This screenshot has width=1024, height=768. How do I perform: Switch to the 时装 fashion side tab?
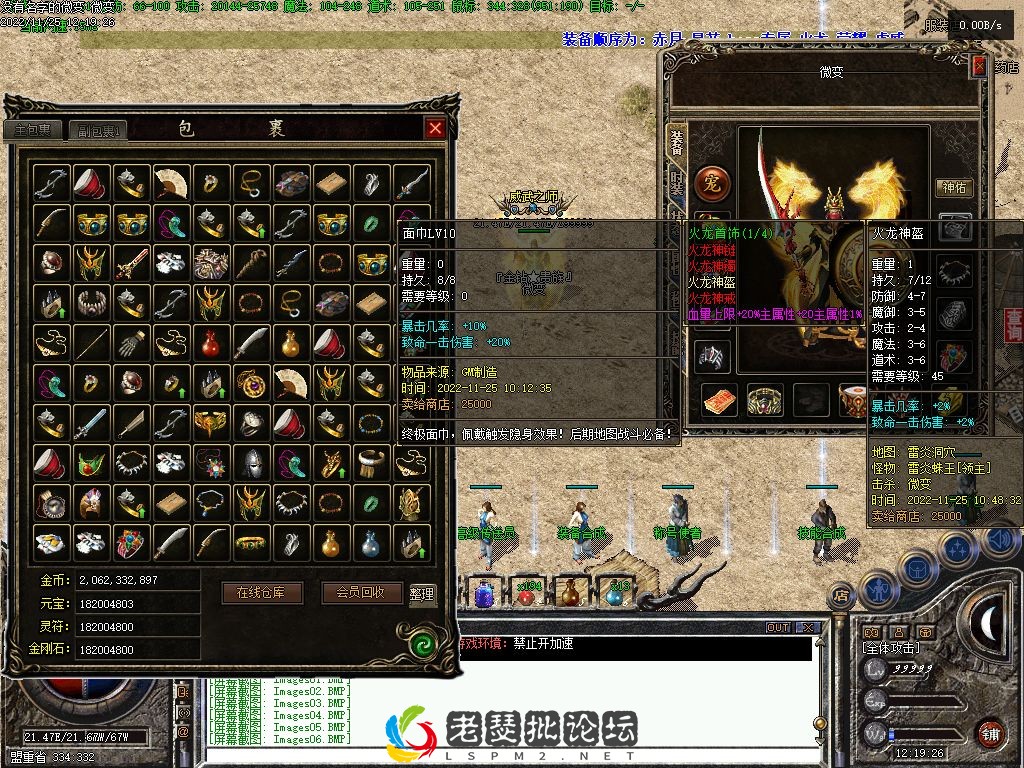pyautogui.click(x=677, y=184)
